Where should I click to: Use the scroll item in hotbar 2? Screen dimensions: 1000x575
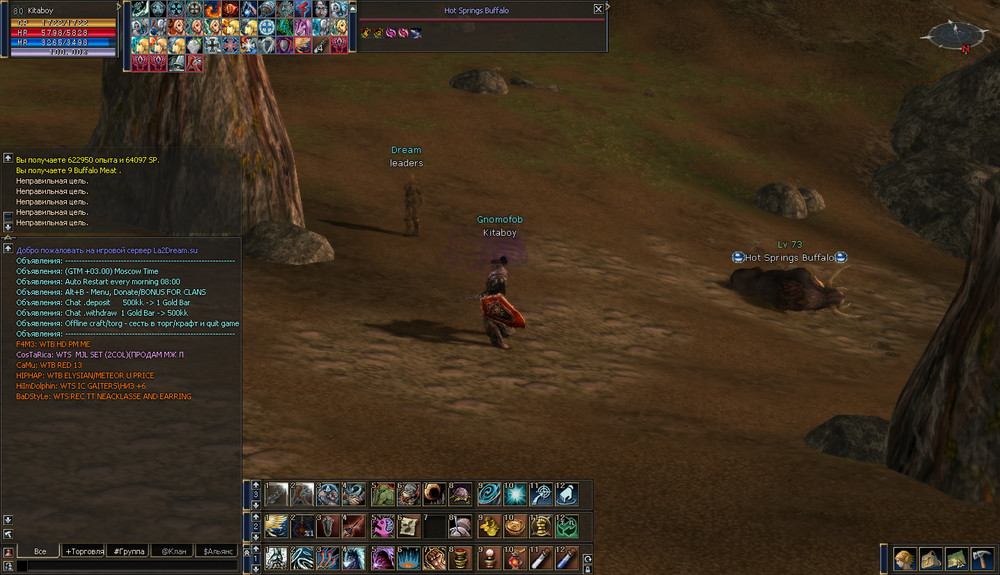408,526
